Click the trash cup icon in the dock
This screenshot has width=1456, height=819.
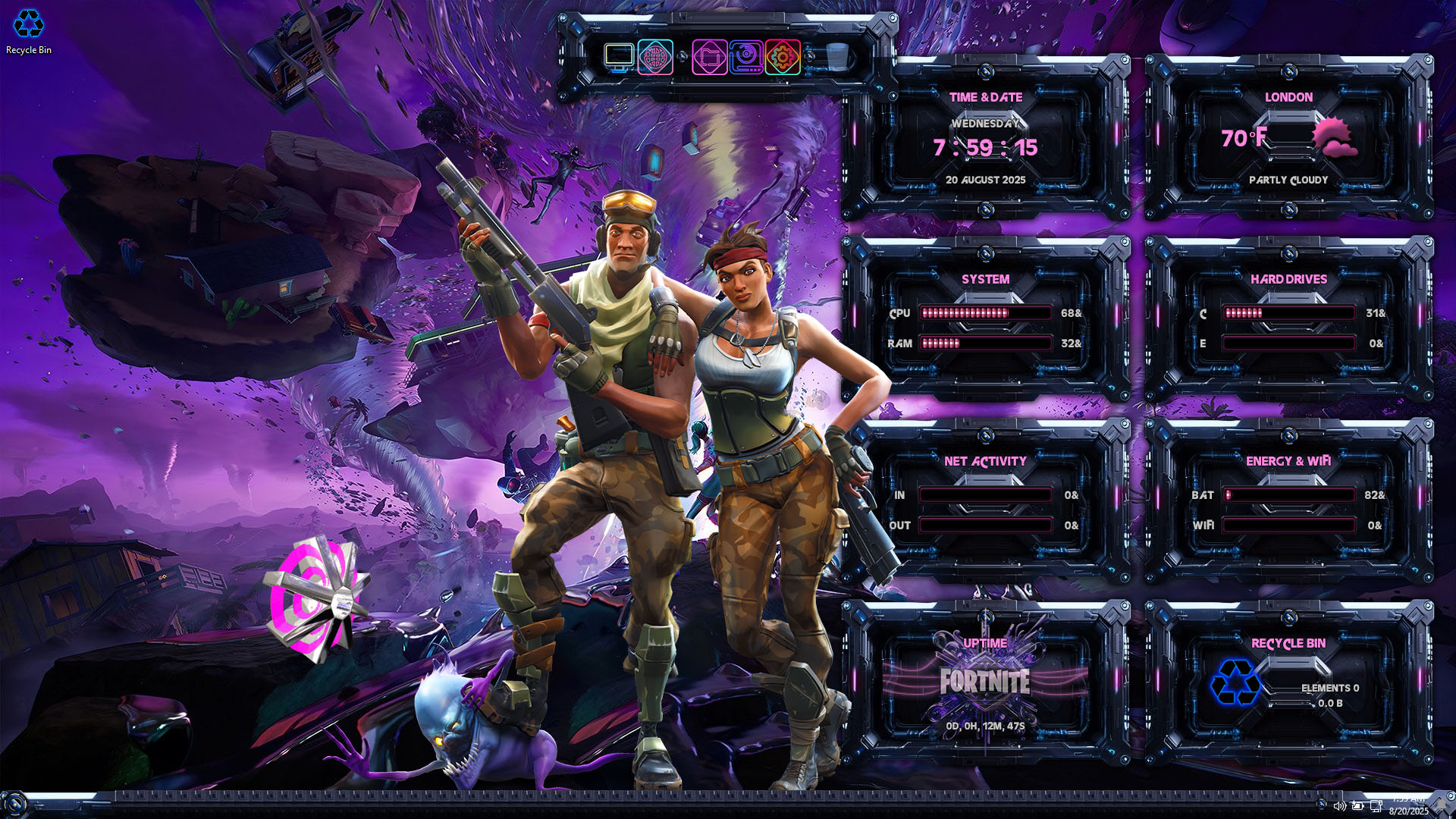tap(837, 57)
